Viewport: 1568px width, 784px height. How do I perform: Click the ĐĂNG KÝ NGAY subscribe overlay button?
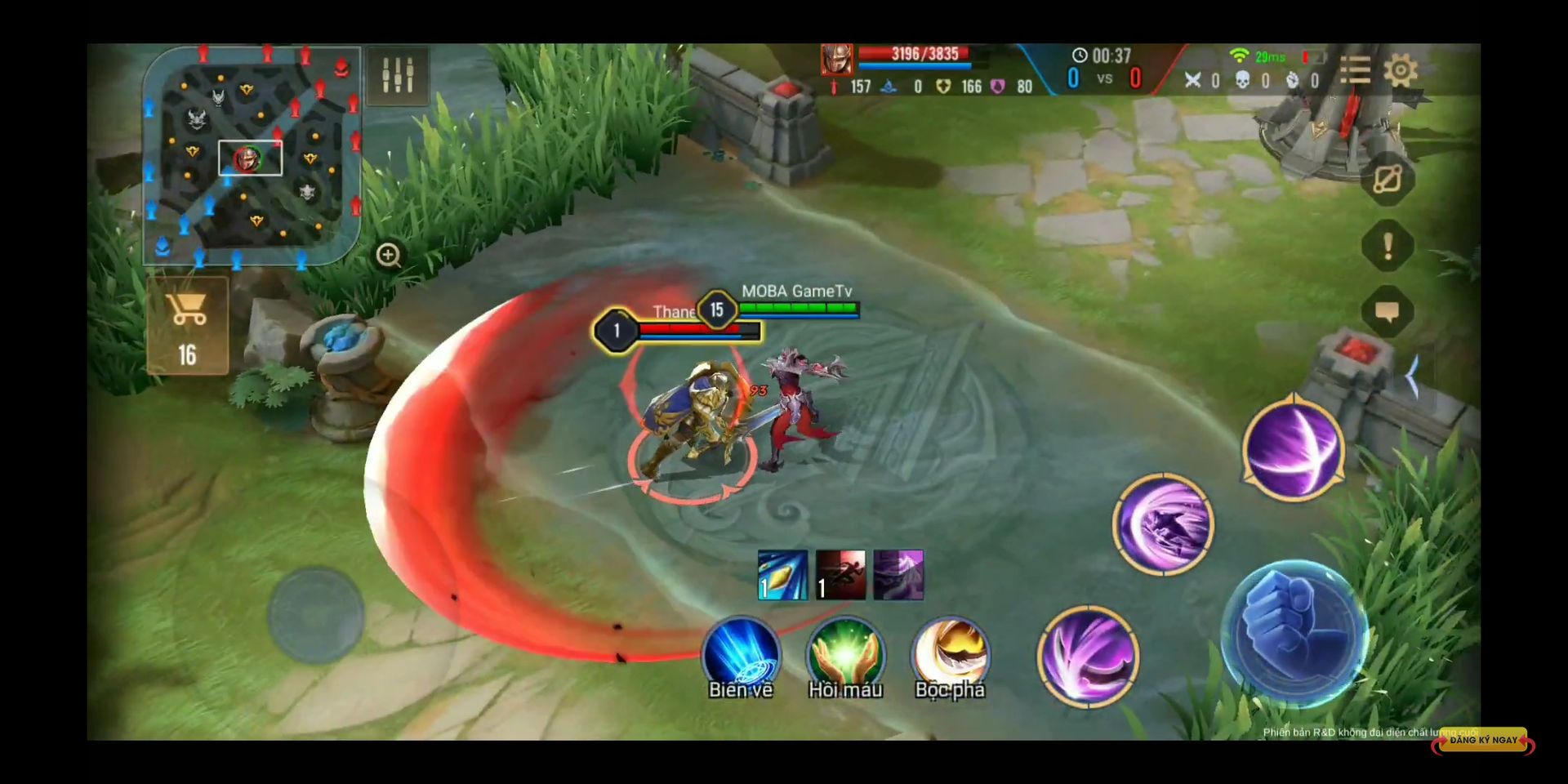(x=1483, y=741)
